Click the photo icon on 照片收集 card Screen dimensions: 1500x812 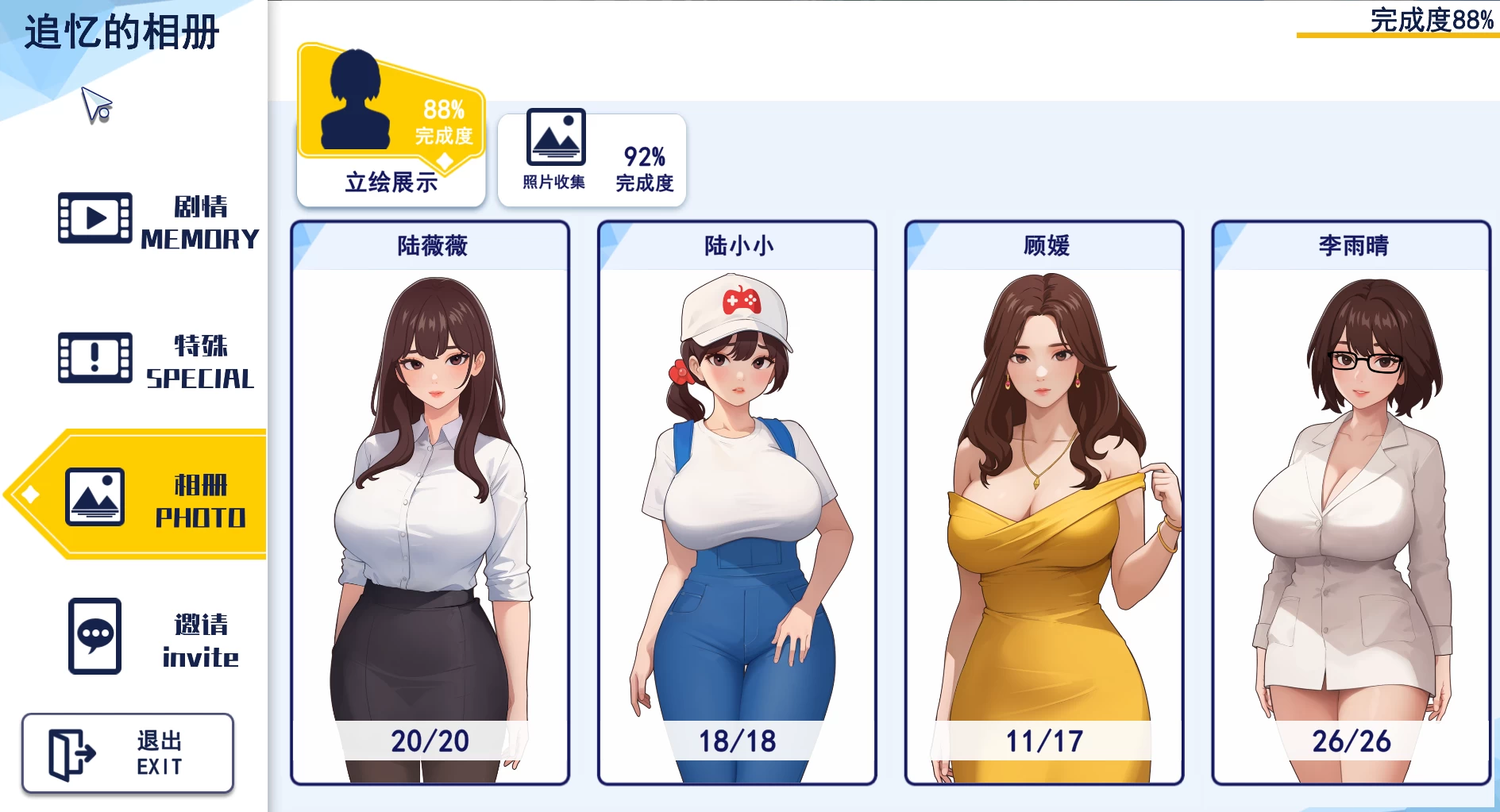click(557, 137)
